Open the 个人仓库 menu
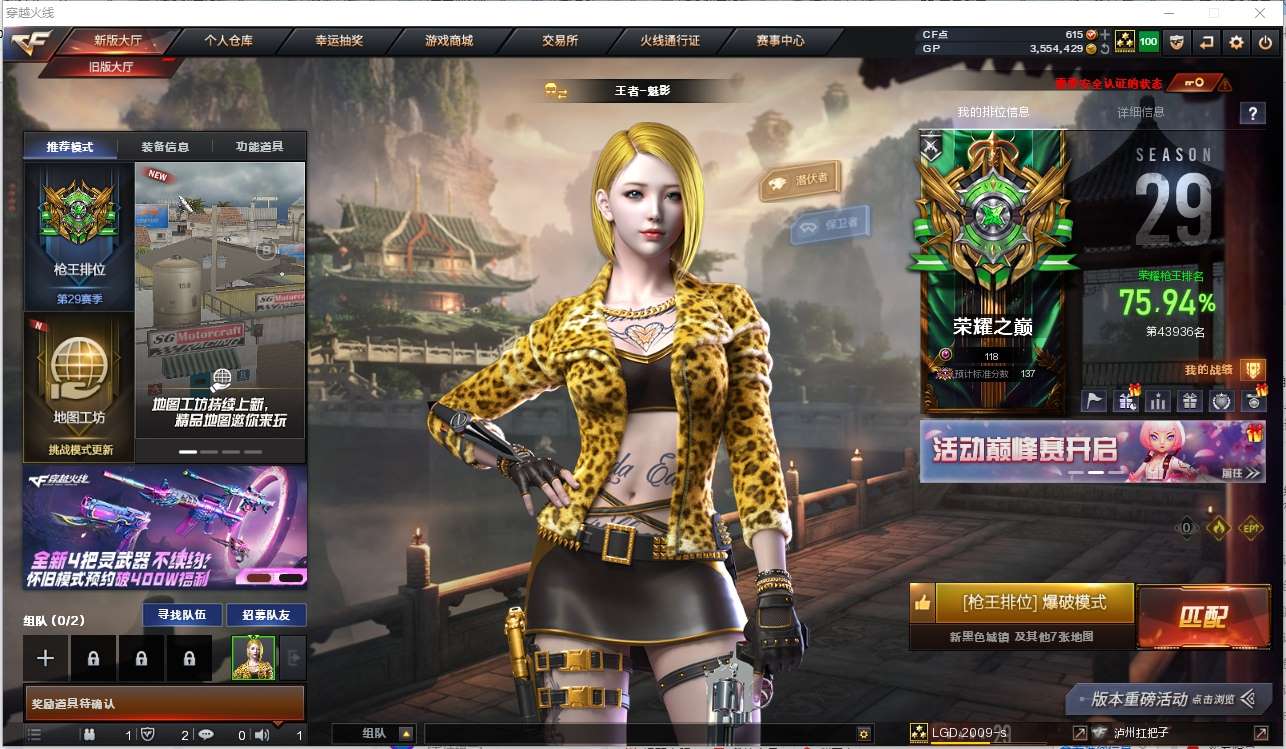The width and height of the screenshot is (1286, 749). point(228,41)
